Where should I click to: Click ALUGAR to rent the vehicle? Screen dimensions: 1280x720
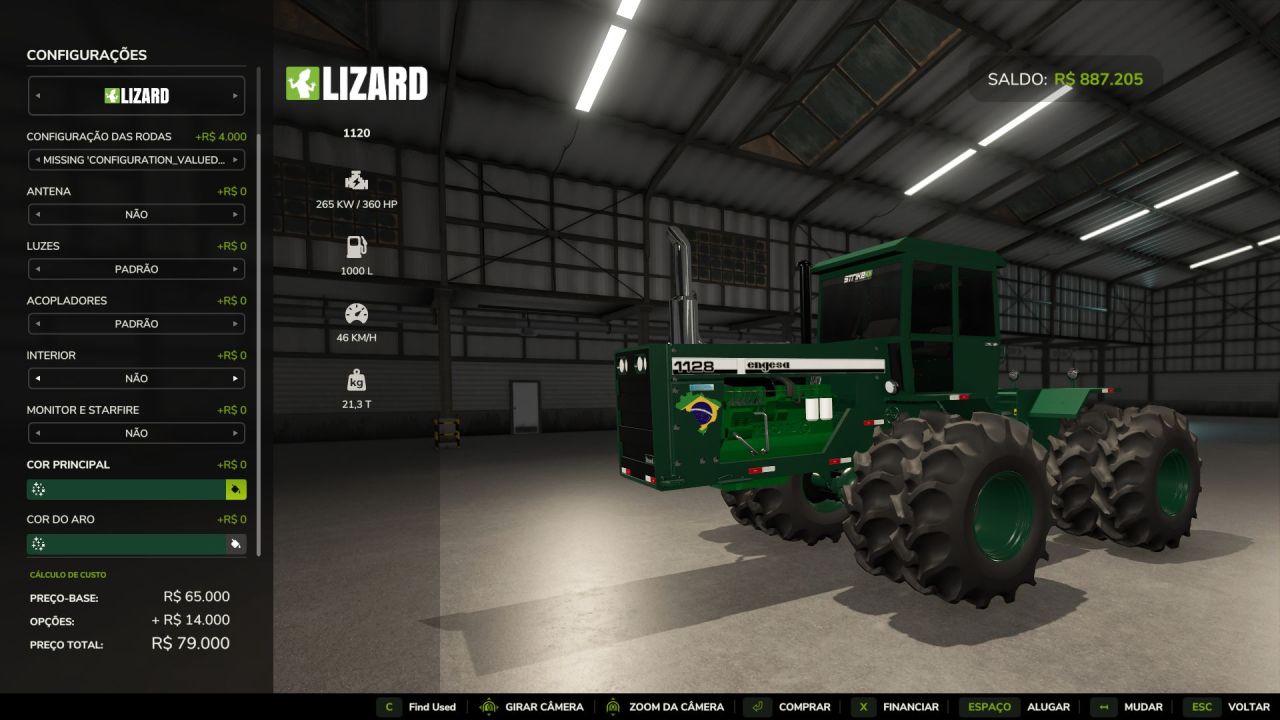tap(1049, 707)
